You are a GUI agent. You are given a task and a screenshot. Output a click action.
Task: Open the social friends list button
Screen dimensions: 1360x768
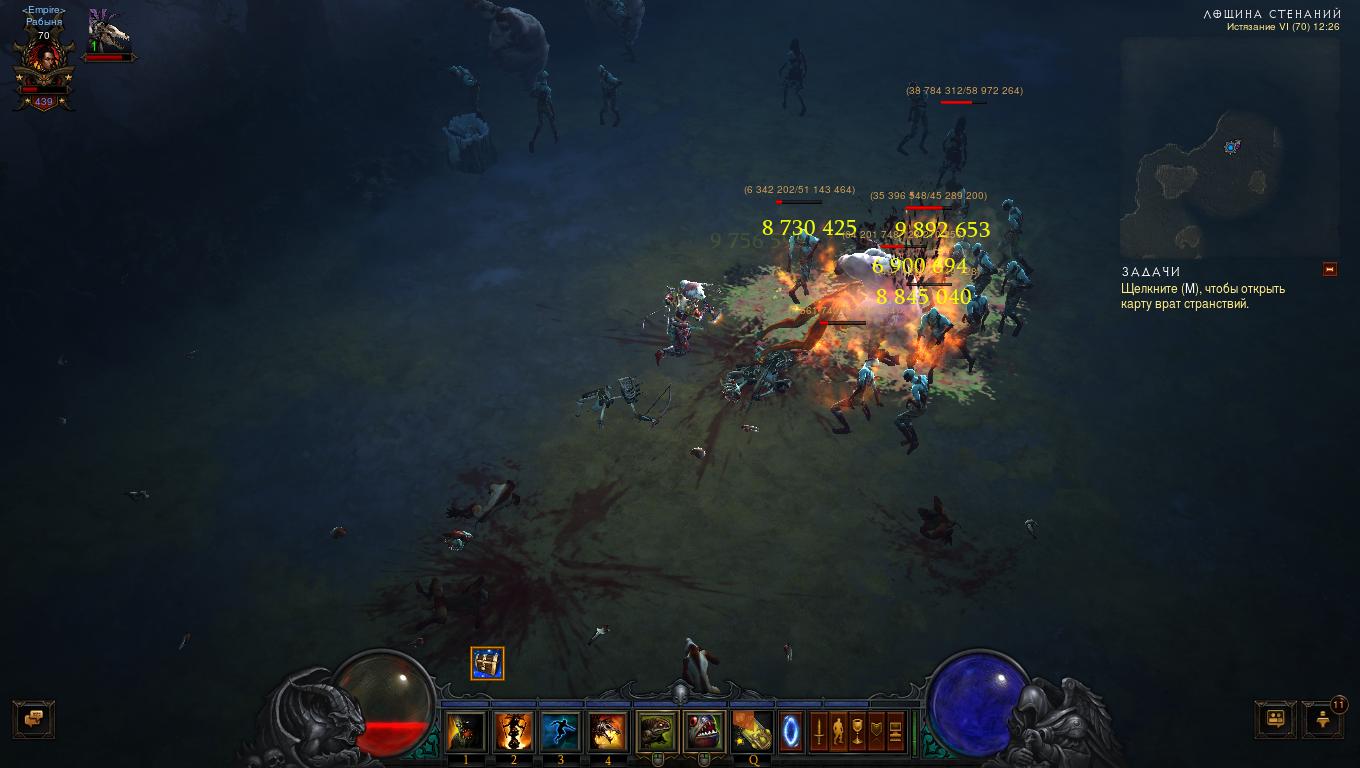click(x=1276, y=718)
